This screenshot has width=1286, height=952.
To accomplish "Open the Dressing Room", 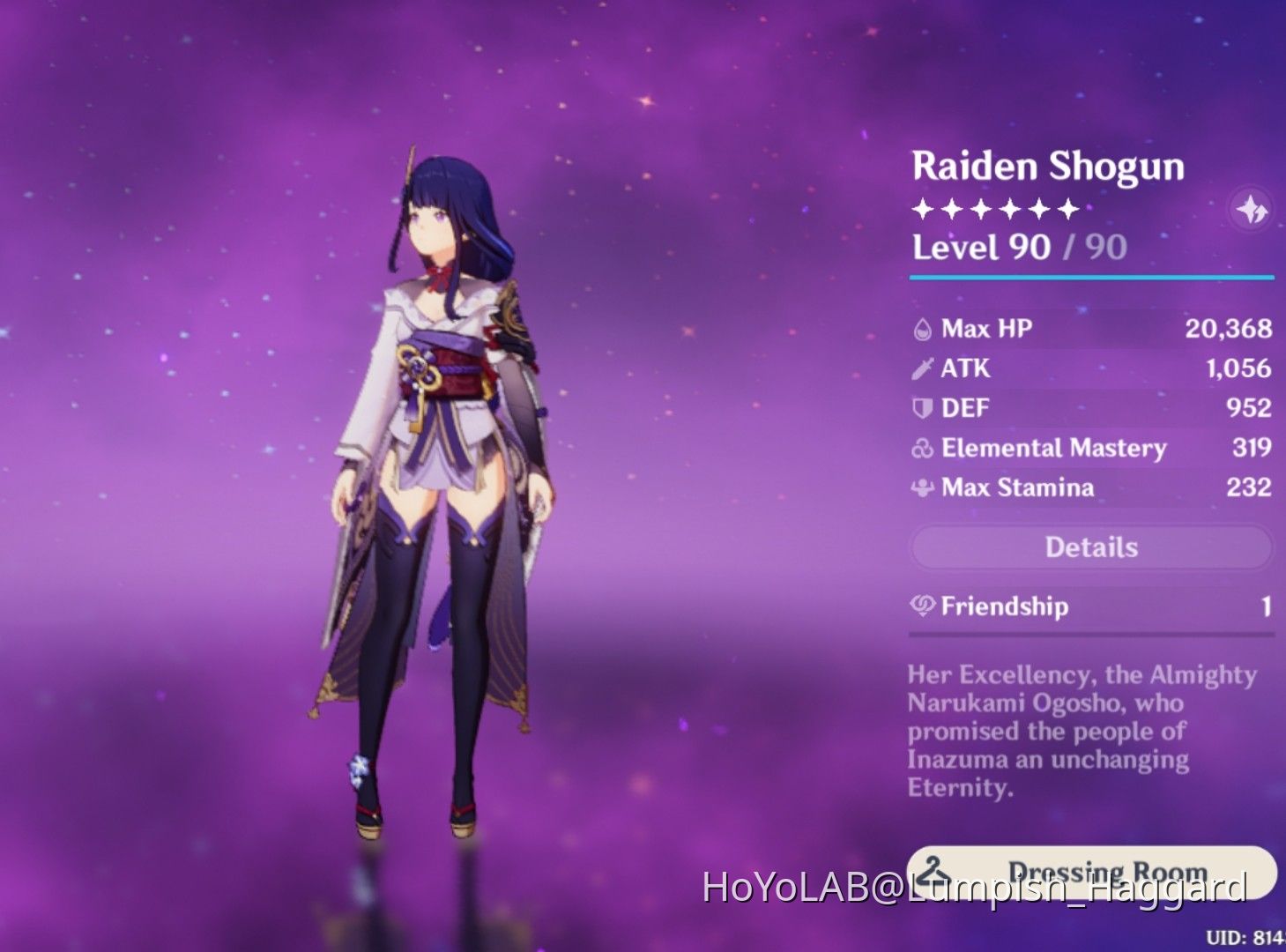I will click(1090, 873).
